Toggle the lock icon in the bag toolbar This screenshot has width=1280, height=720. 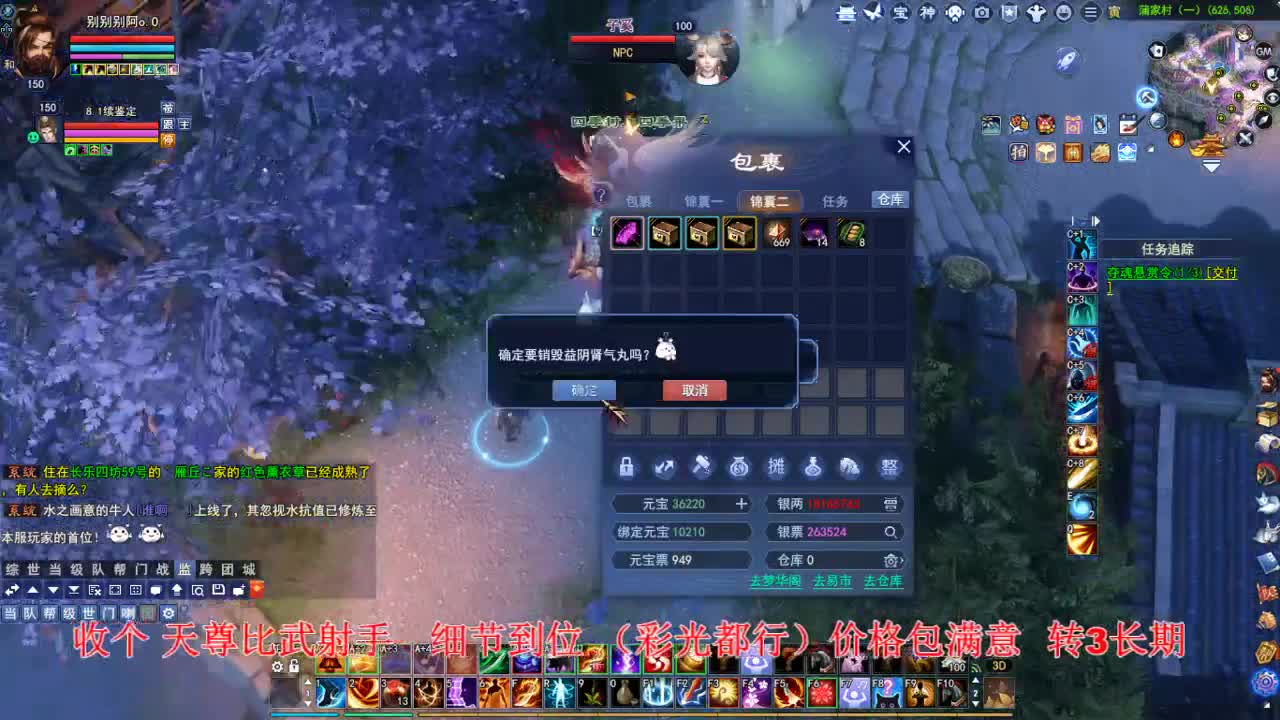point(627,466)
